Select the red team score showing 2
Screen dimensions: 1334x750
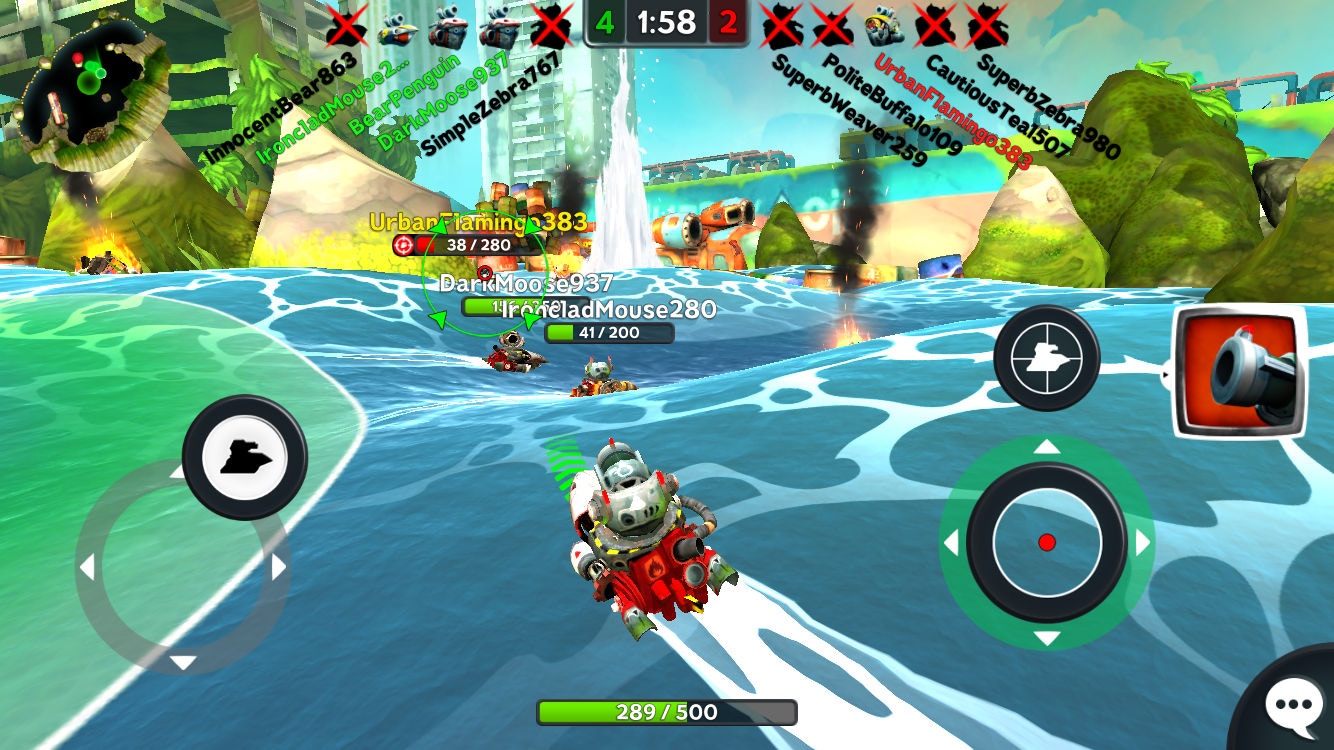pos(727,20)
